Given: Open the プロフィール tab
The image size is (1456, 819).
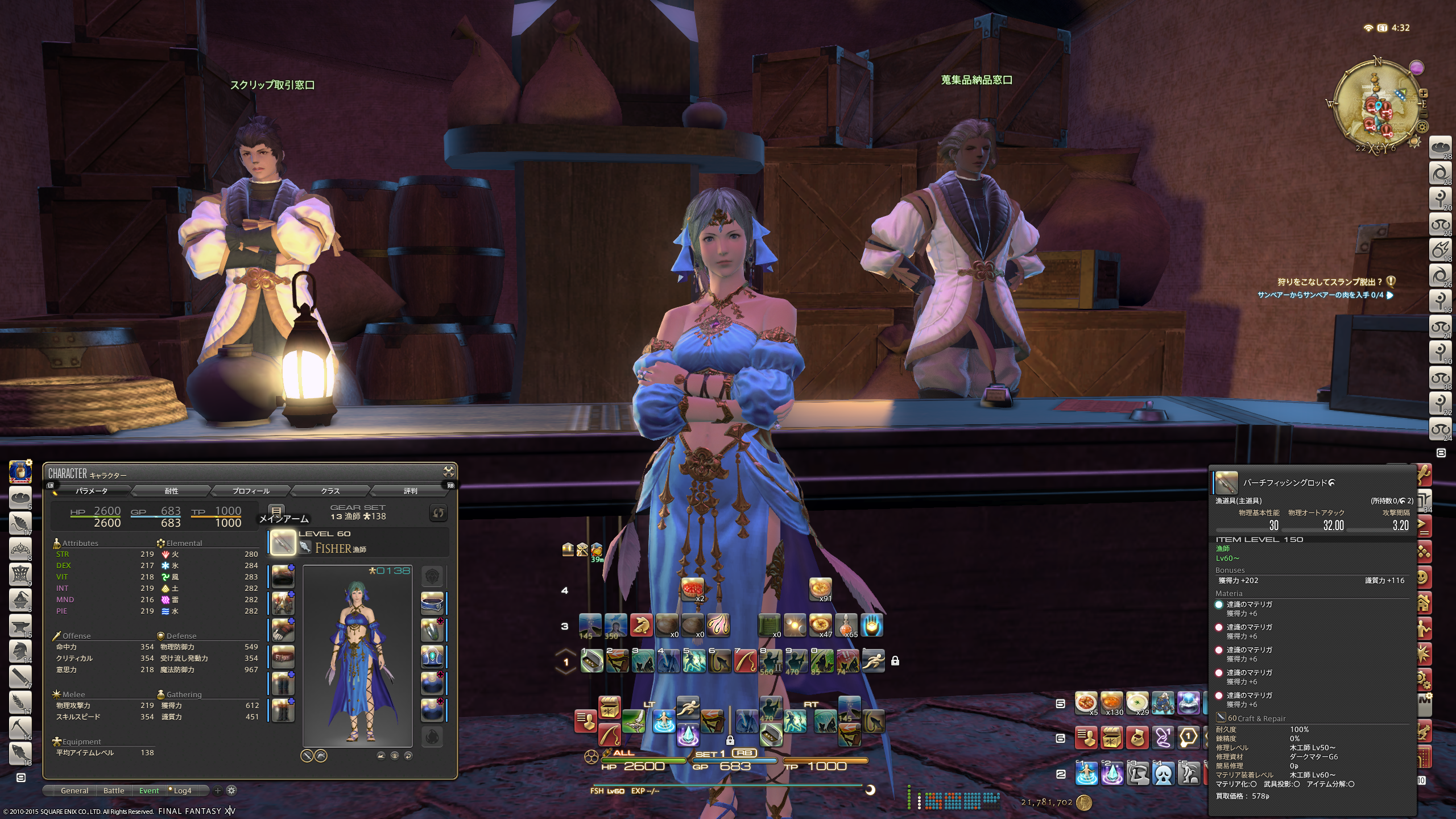Looking at the screenshot, I should [251, 491].
